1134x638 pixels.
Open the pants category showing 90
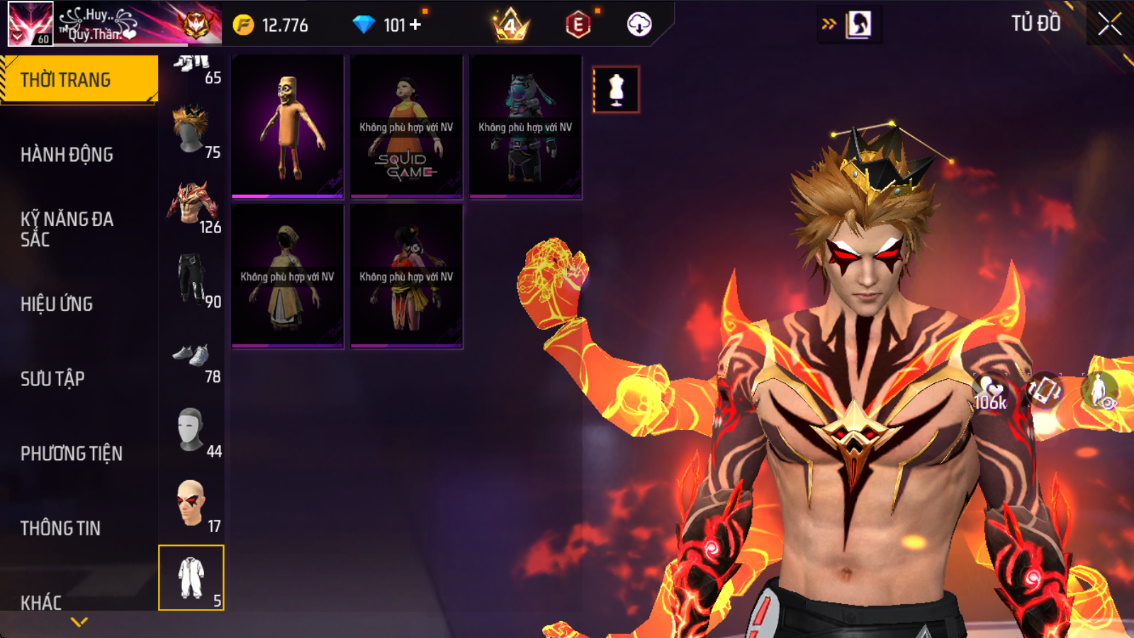[x=192, y=280]
